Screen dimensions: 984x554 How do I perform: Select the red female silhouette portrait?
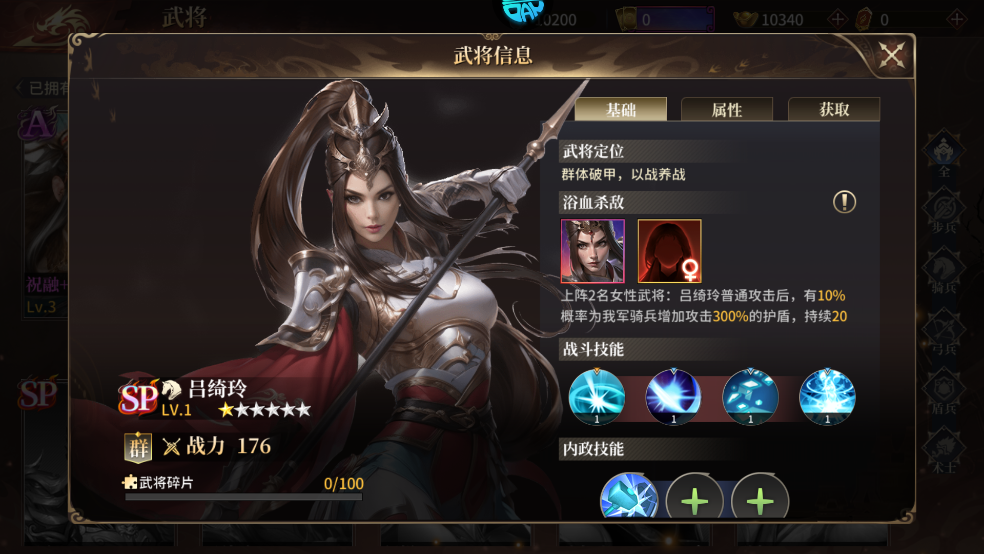point(670,251)
